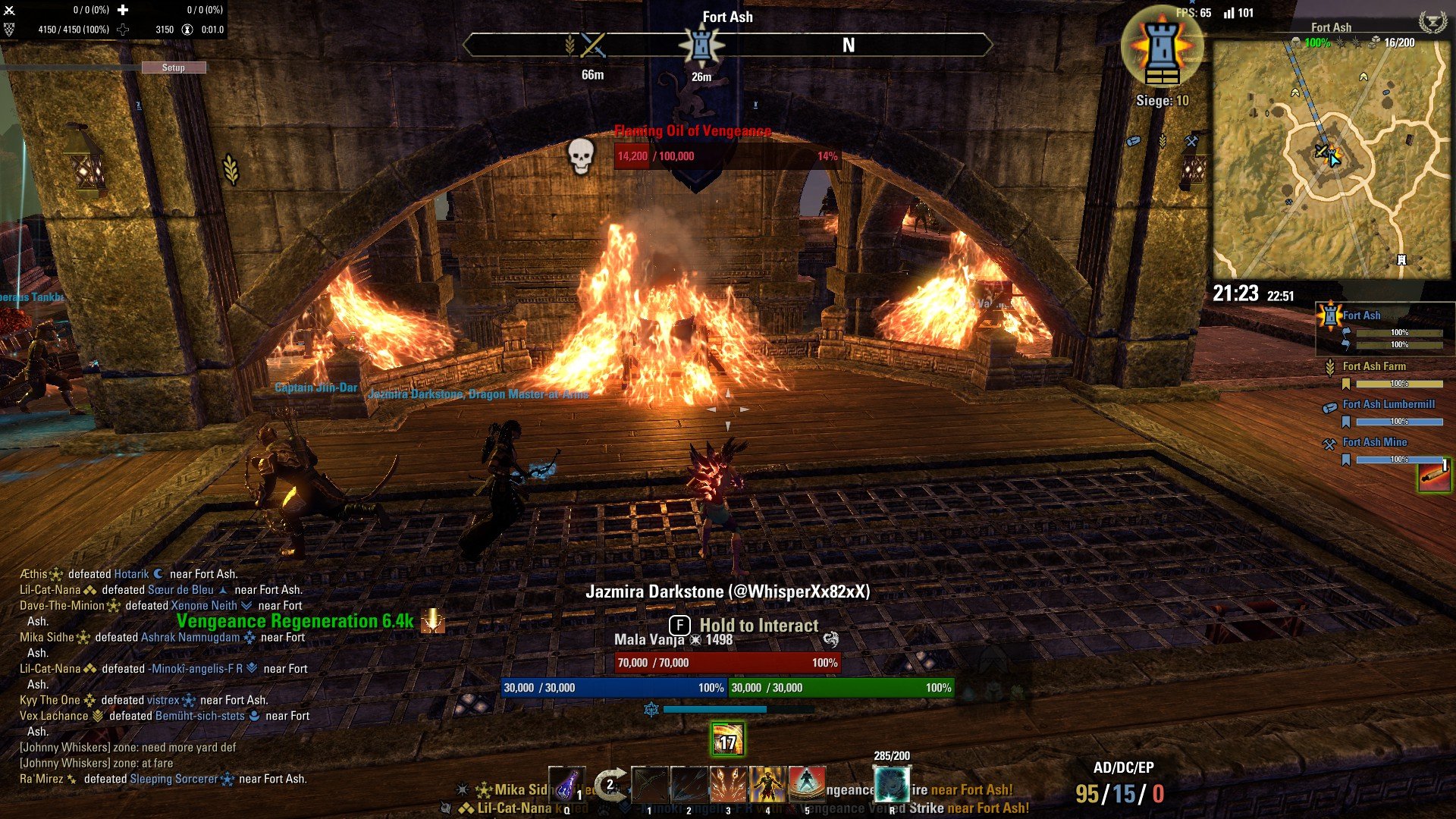The width and height of the screenshot is (1456, 819).
Task: Activate the arrow volley skill in slot 2
Action: tap(689, 785)
